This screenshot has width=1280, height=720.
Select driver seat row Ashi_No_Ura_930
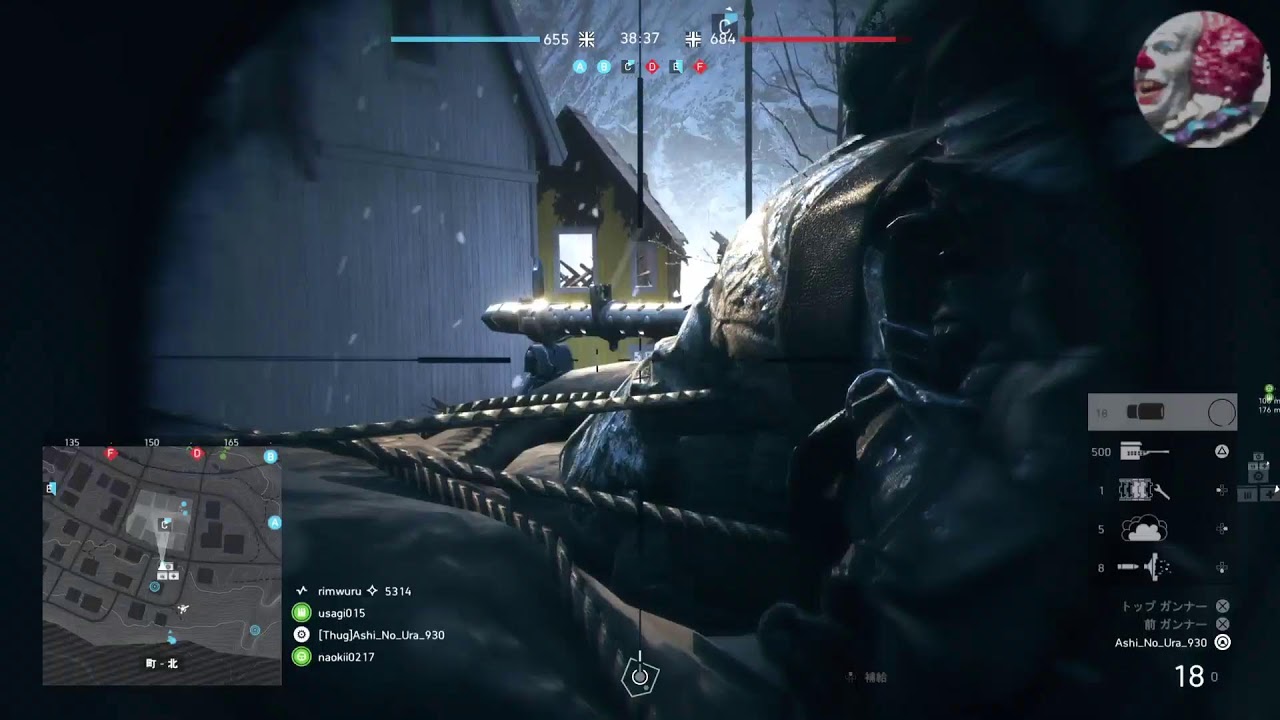coord(1162,643)
